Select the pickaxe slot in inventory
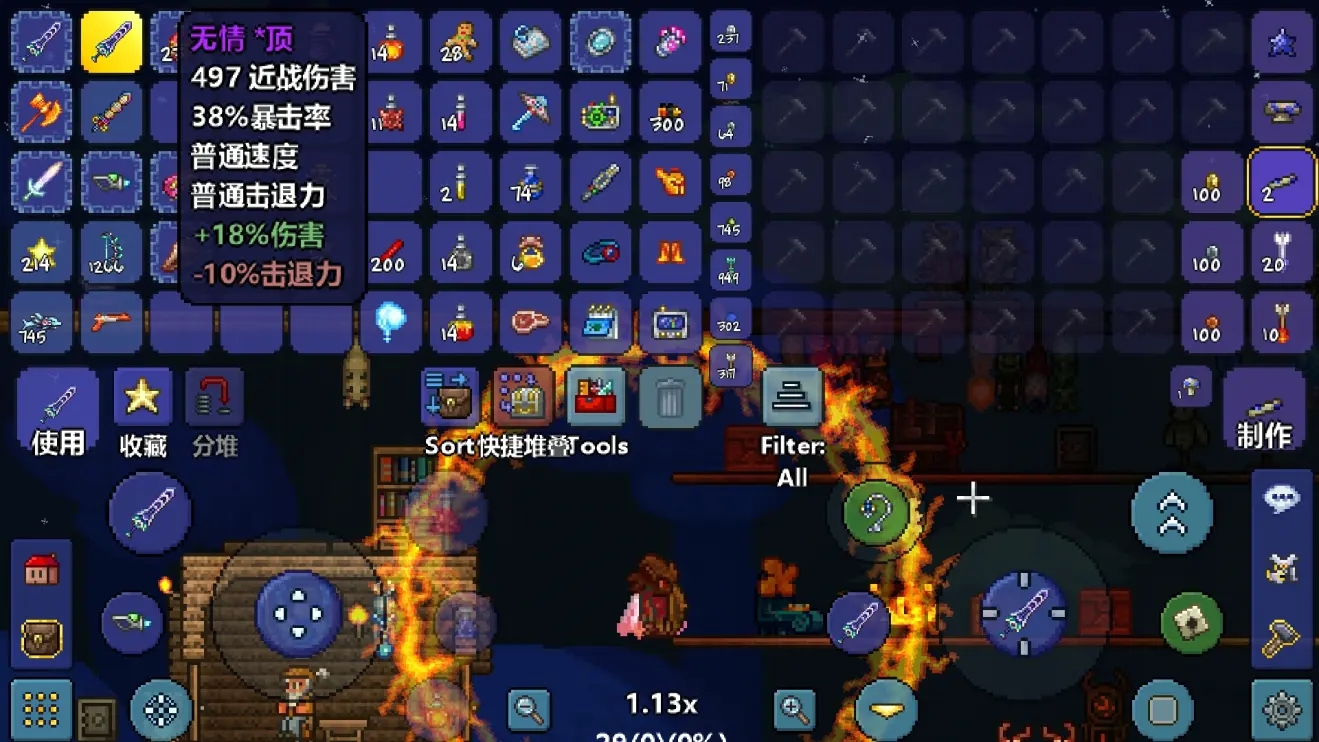1319x742 pixels. 530,112
